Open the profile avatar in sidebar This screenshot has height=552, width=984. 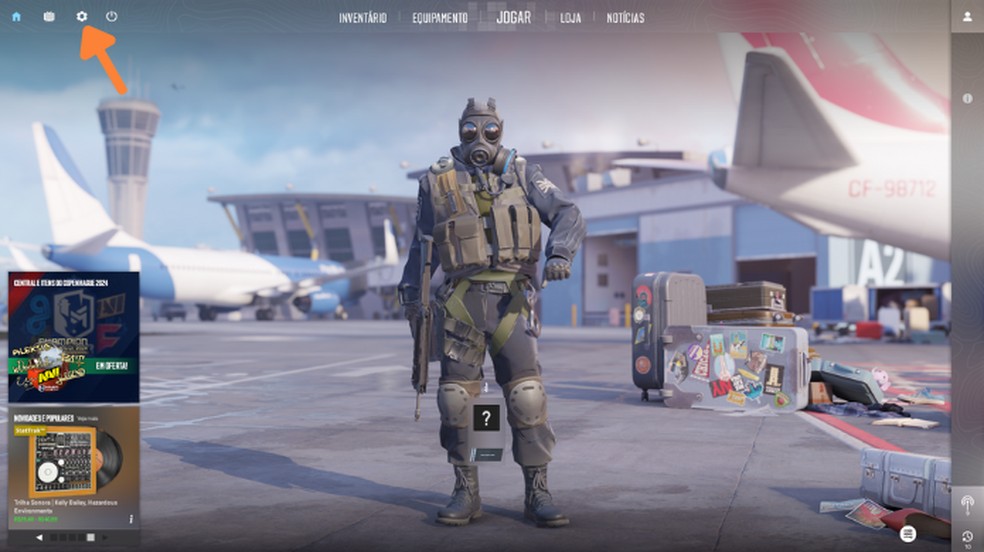967,17
